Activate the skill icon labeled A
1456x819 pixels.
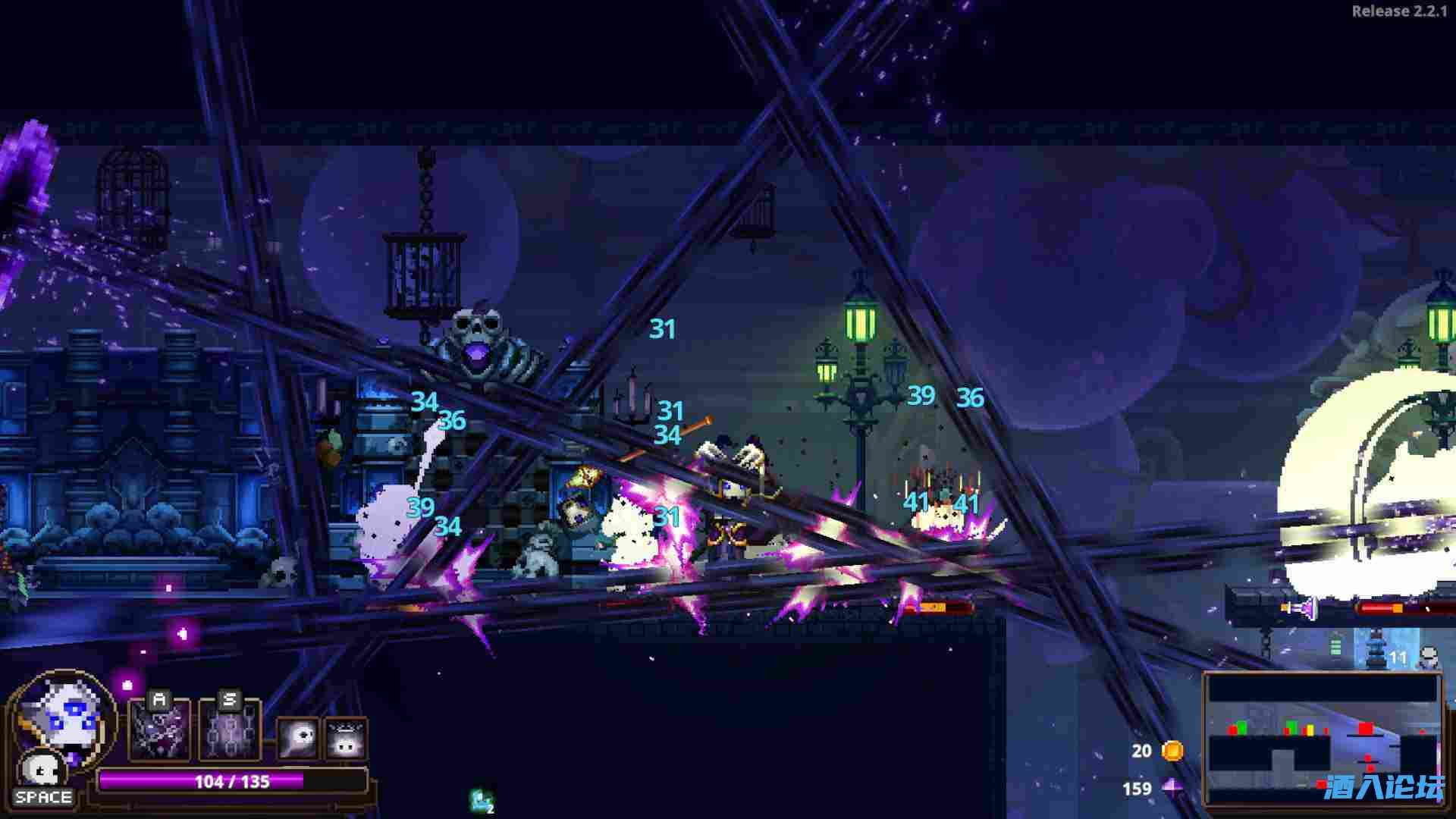coord(159,730)
